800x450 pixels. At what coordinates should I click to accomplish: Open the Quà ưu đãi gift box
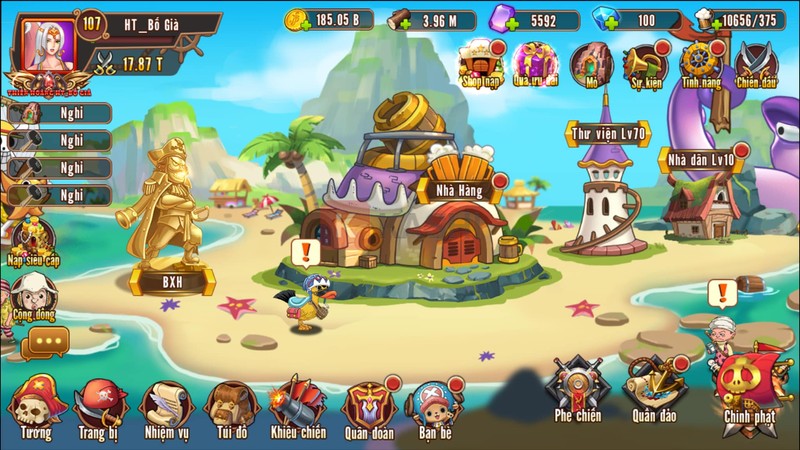click(534, 65)
